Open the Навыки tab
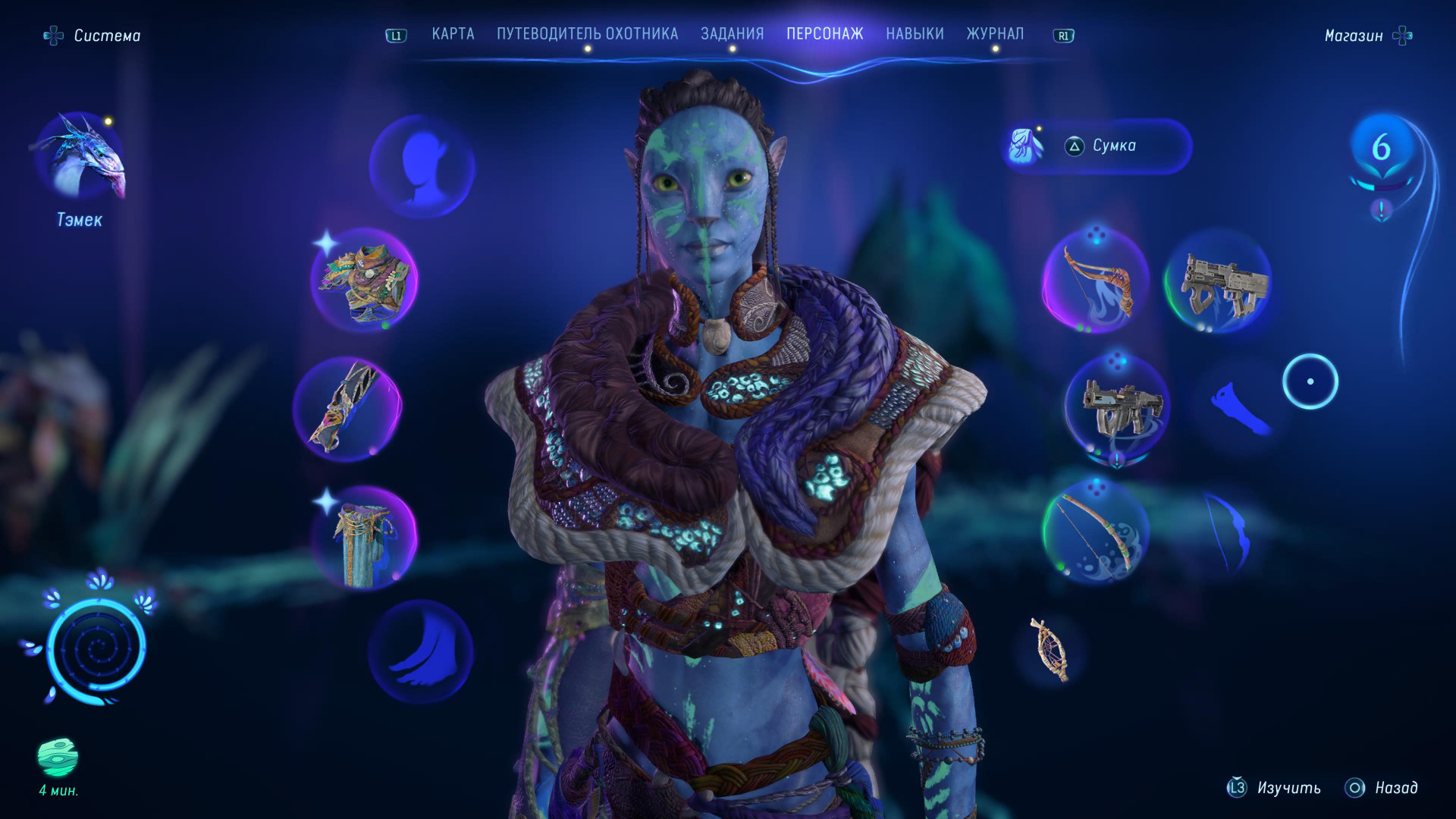The image size is (1456, 819). 915,34
